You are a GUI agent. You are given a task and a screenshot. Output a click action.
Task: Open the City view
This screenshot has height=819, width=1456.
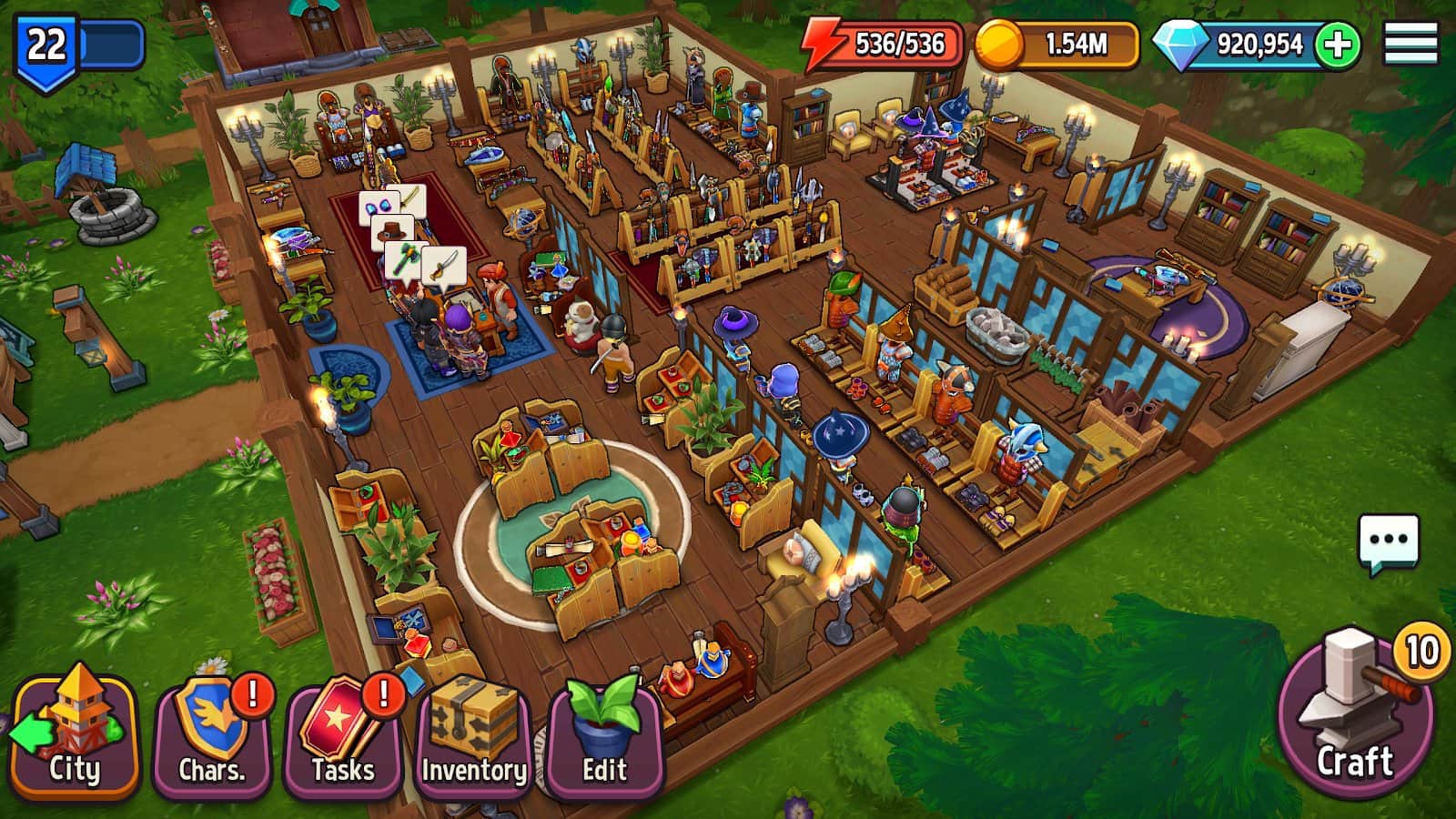75,735
